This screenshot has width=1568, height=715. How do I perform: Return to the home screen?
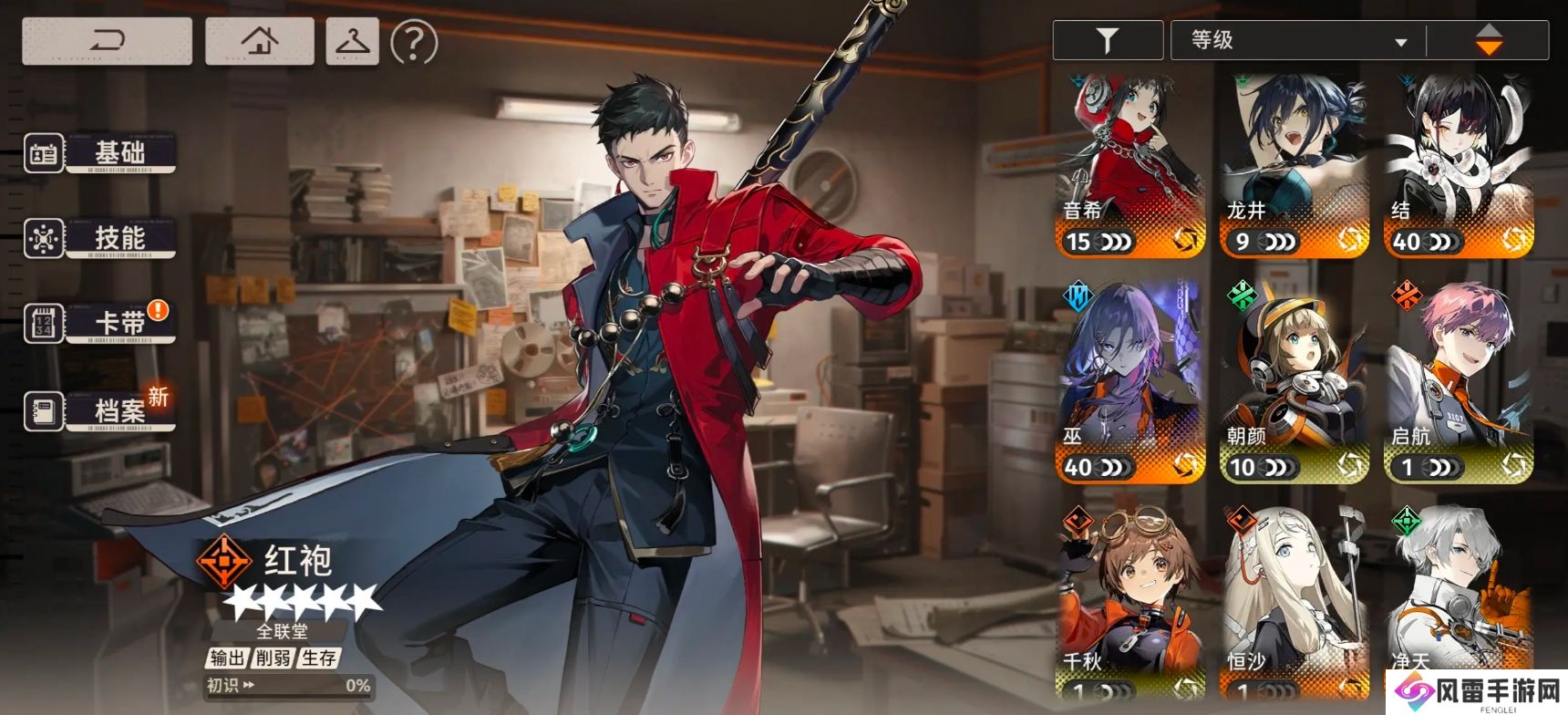[x=260, y=41]
